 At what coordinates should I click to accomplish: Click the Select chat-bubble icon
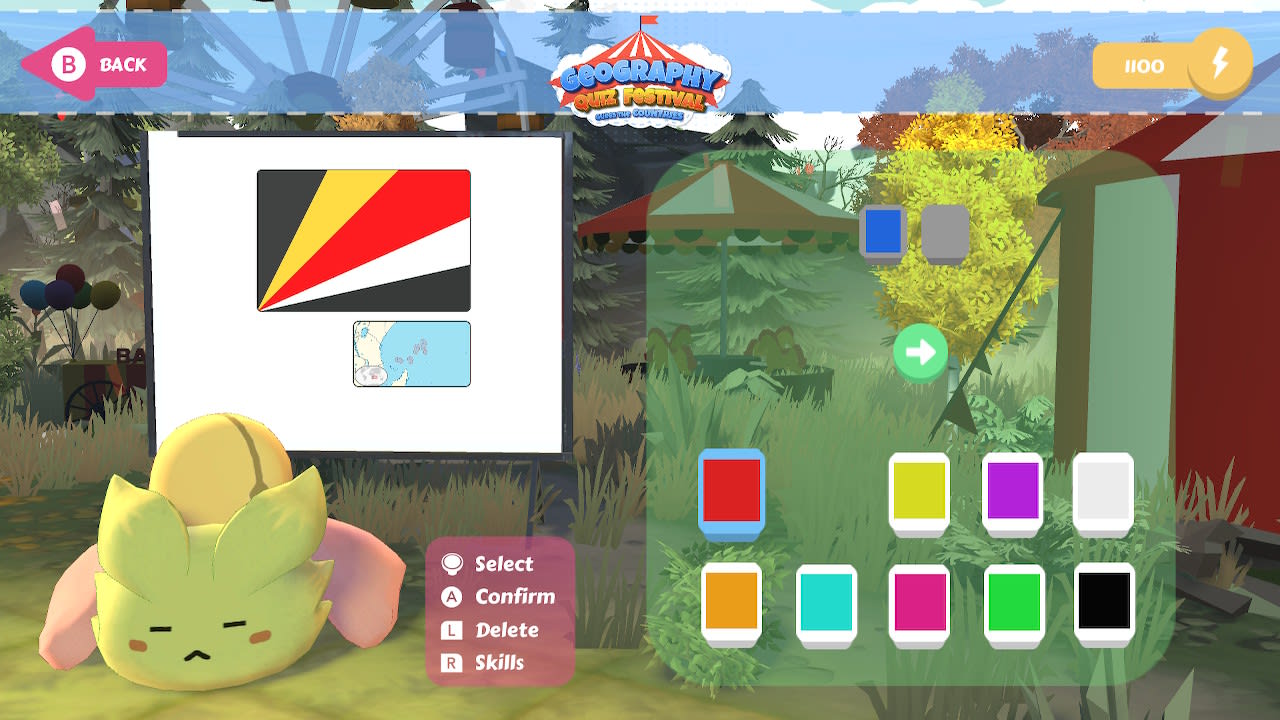tap(450, 564)
